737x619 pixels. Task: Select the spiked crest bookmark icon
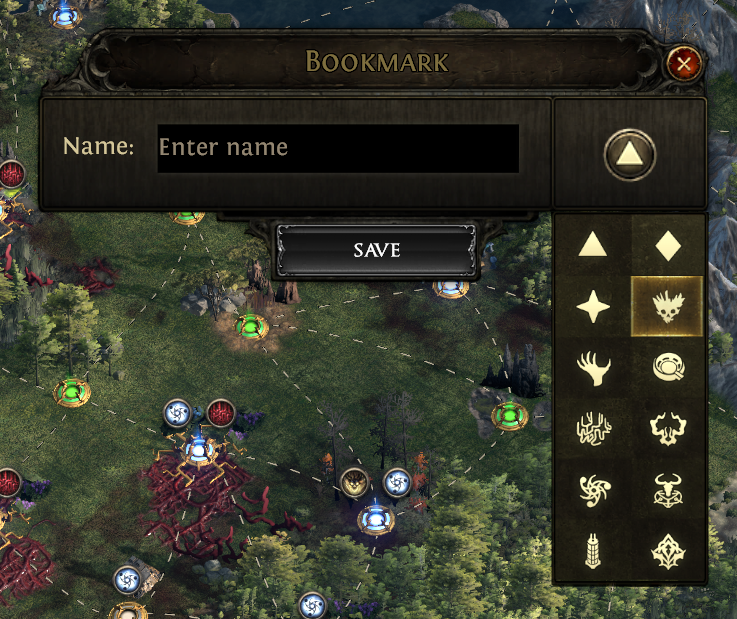pyautogui.click(x=668, y=550)
